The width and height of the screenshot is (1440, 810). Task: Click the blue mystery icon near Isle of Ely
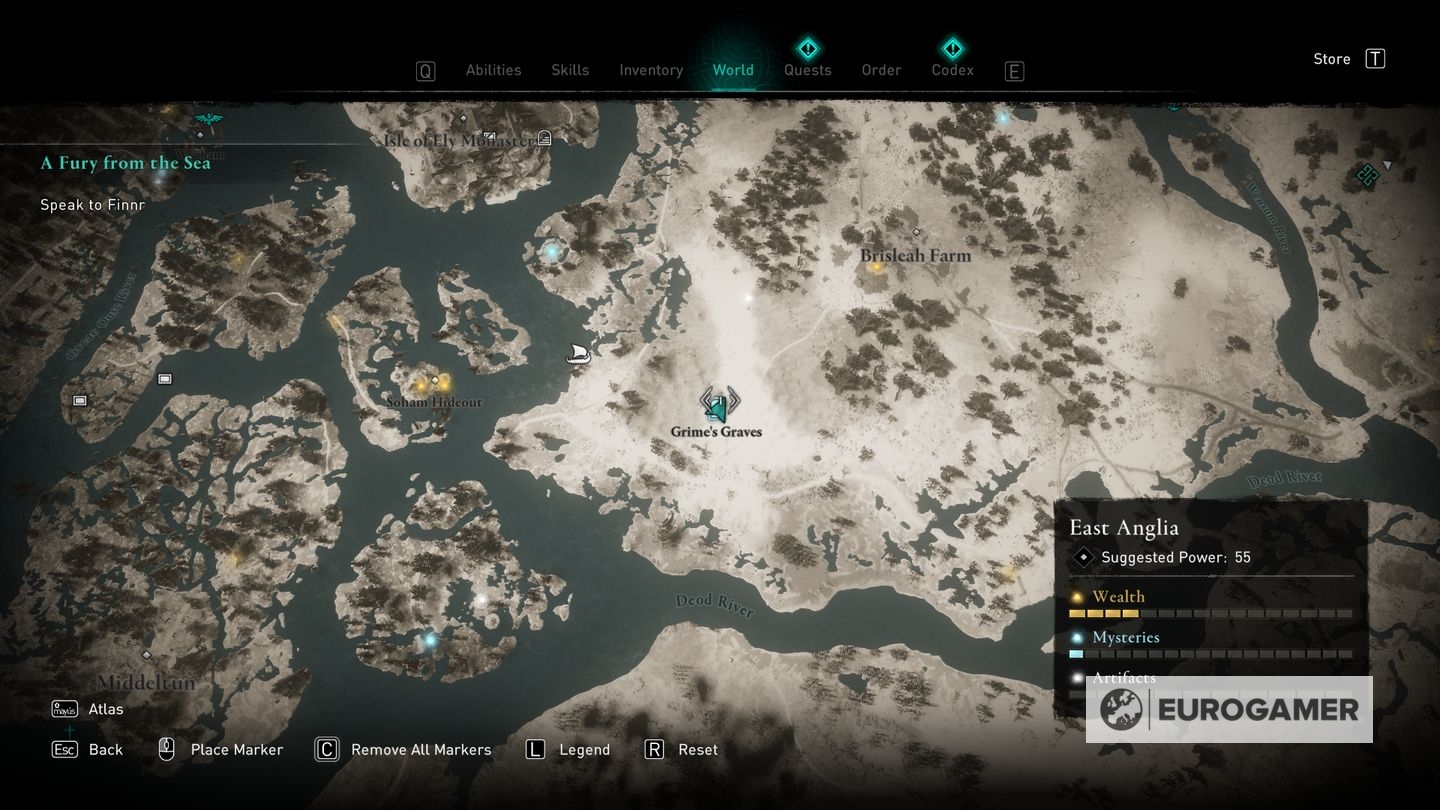click(x=549, y=251)
